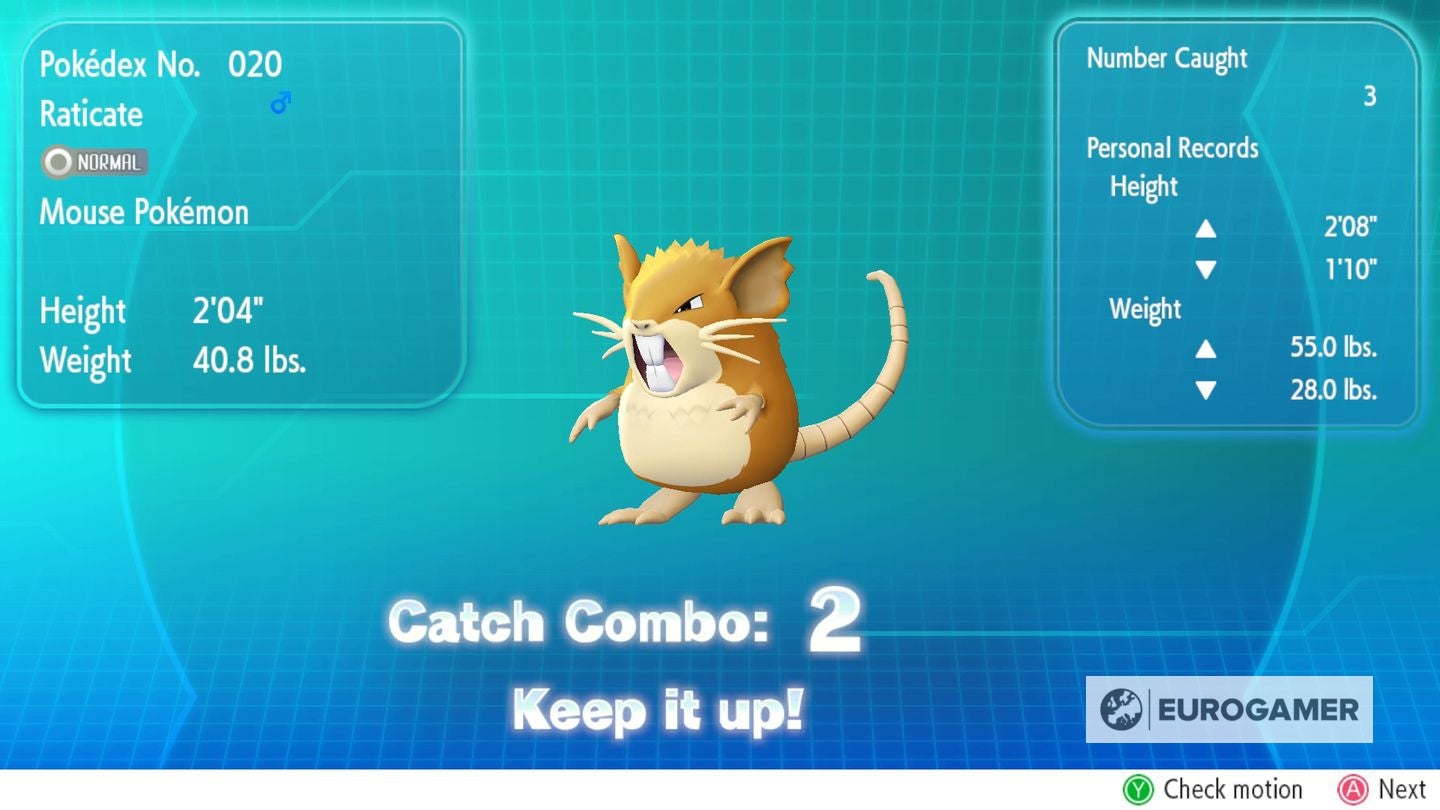The image size is (1440, 810).
Task: Select the Raticate name label
Action: 90,115
